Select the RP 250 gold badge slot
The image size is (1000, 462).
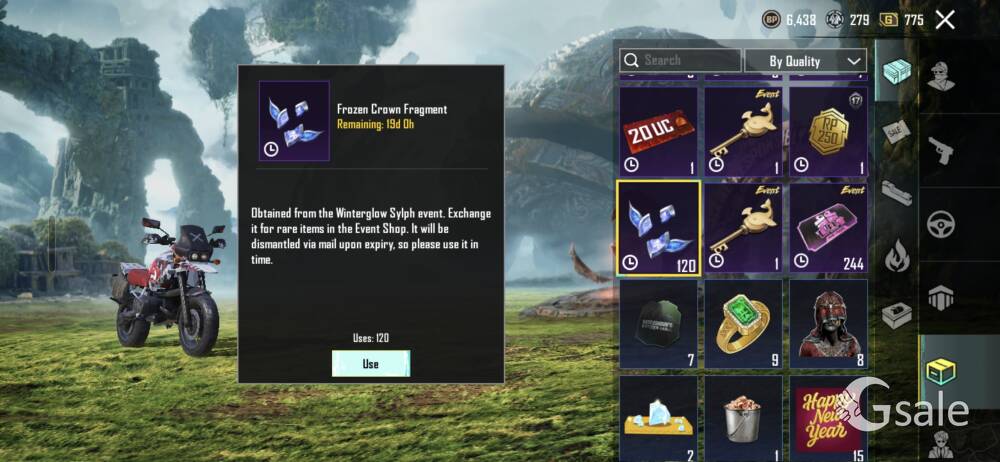click(828, 132)
